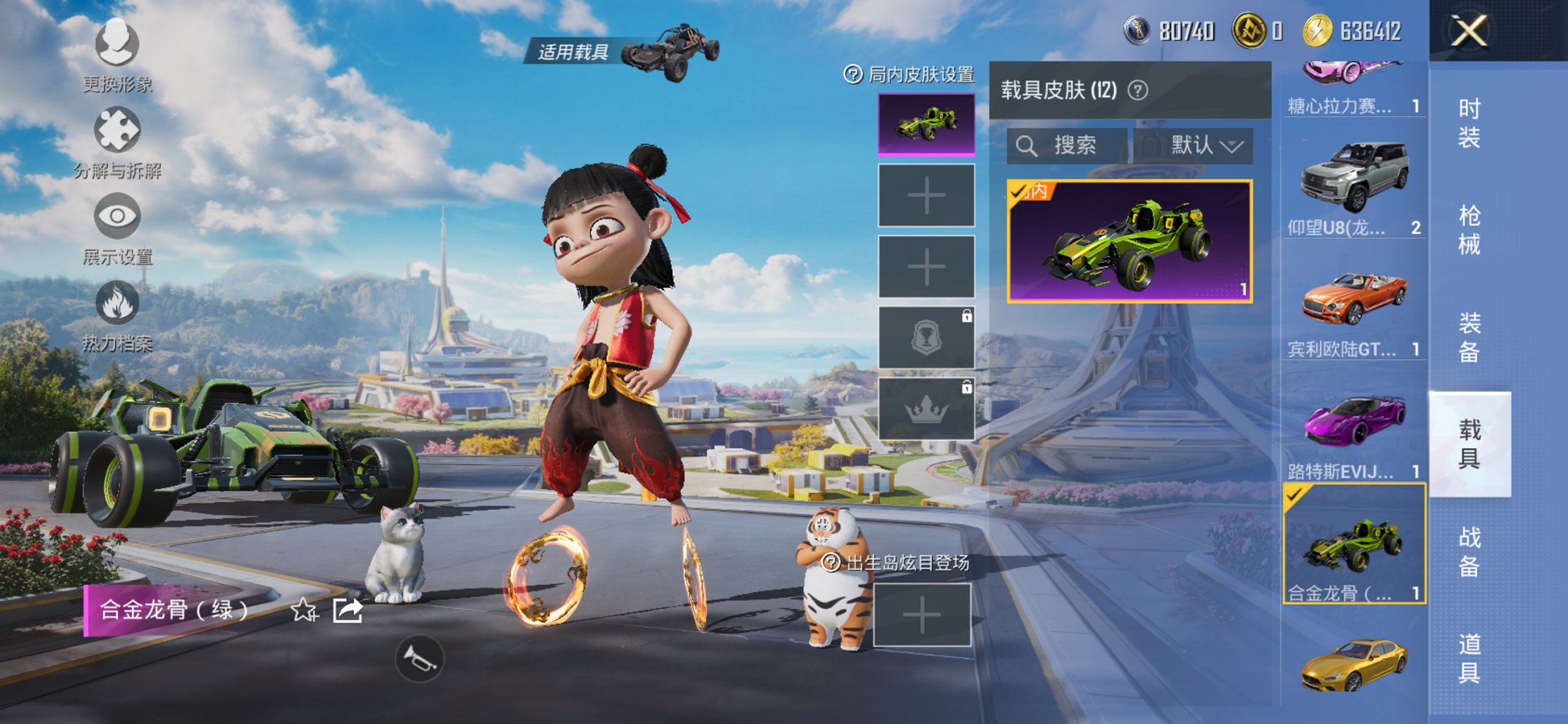1568x724 pixels.
Task: Share the 合金龙骨 skin
Action: (348, 610)
